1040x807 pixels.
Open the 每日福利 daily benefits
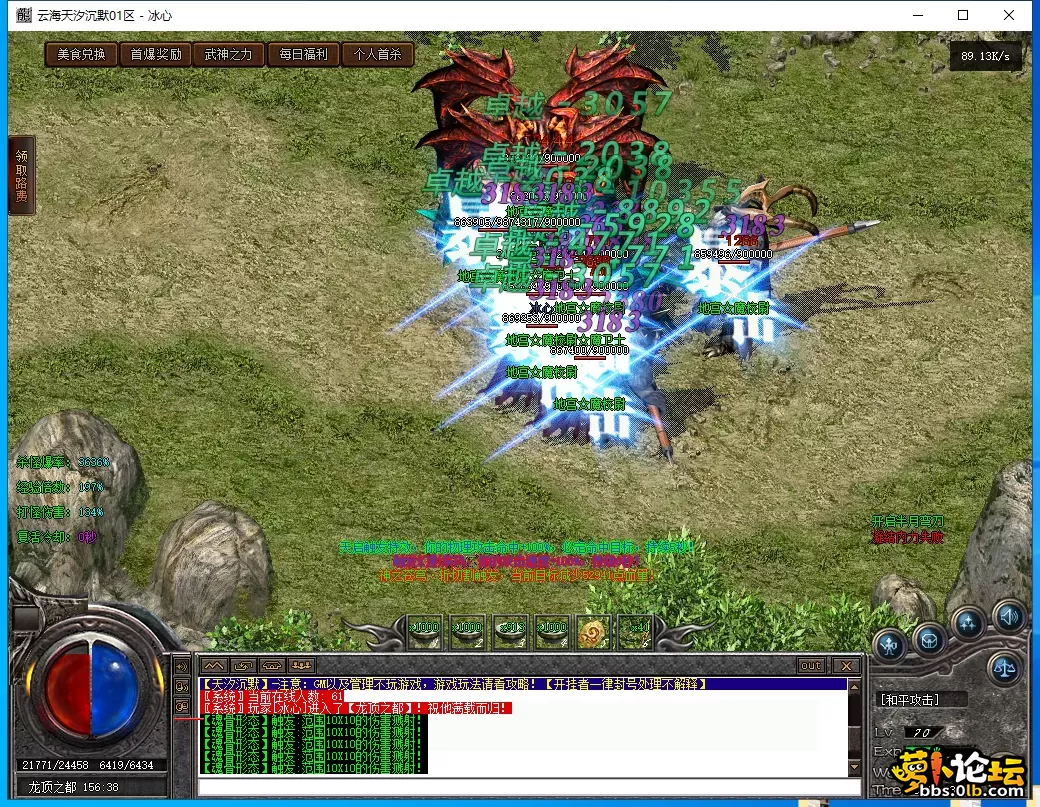[303, 54]
